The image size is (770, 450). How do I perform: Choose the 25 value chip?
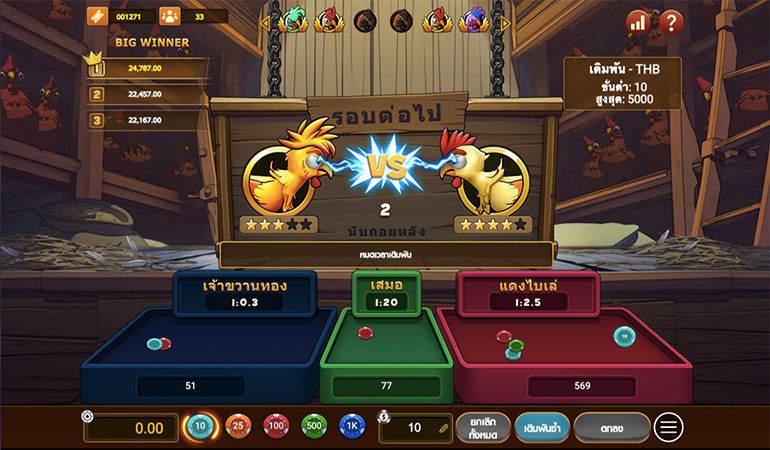point(238,428)
